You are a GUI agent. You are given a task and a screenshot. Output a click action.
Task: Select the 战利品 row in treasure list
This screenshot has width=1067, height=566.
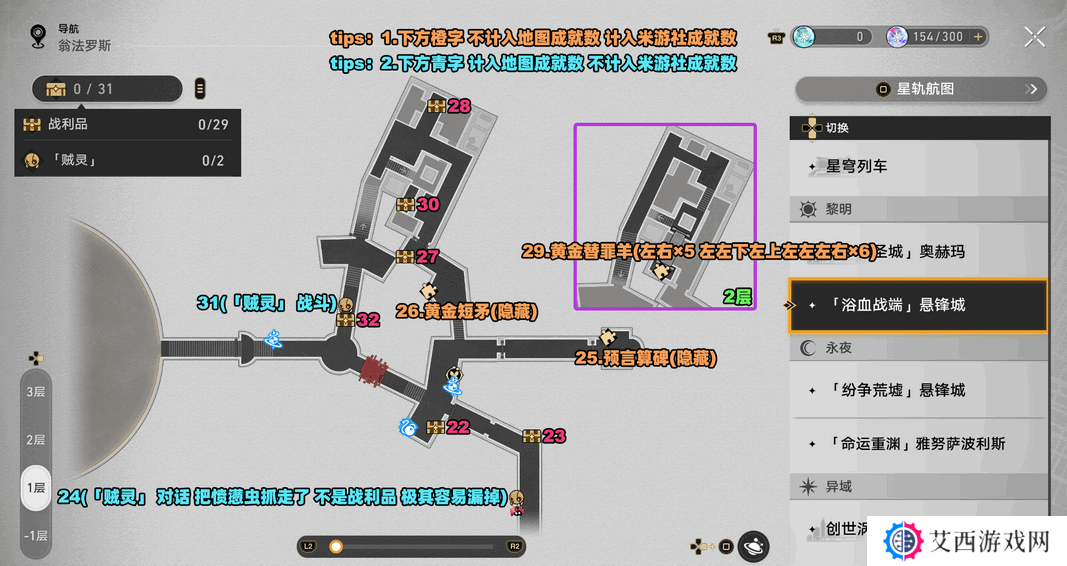(127, 125)
